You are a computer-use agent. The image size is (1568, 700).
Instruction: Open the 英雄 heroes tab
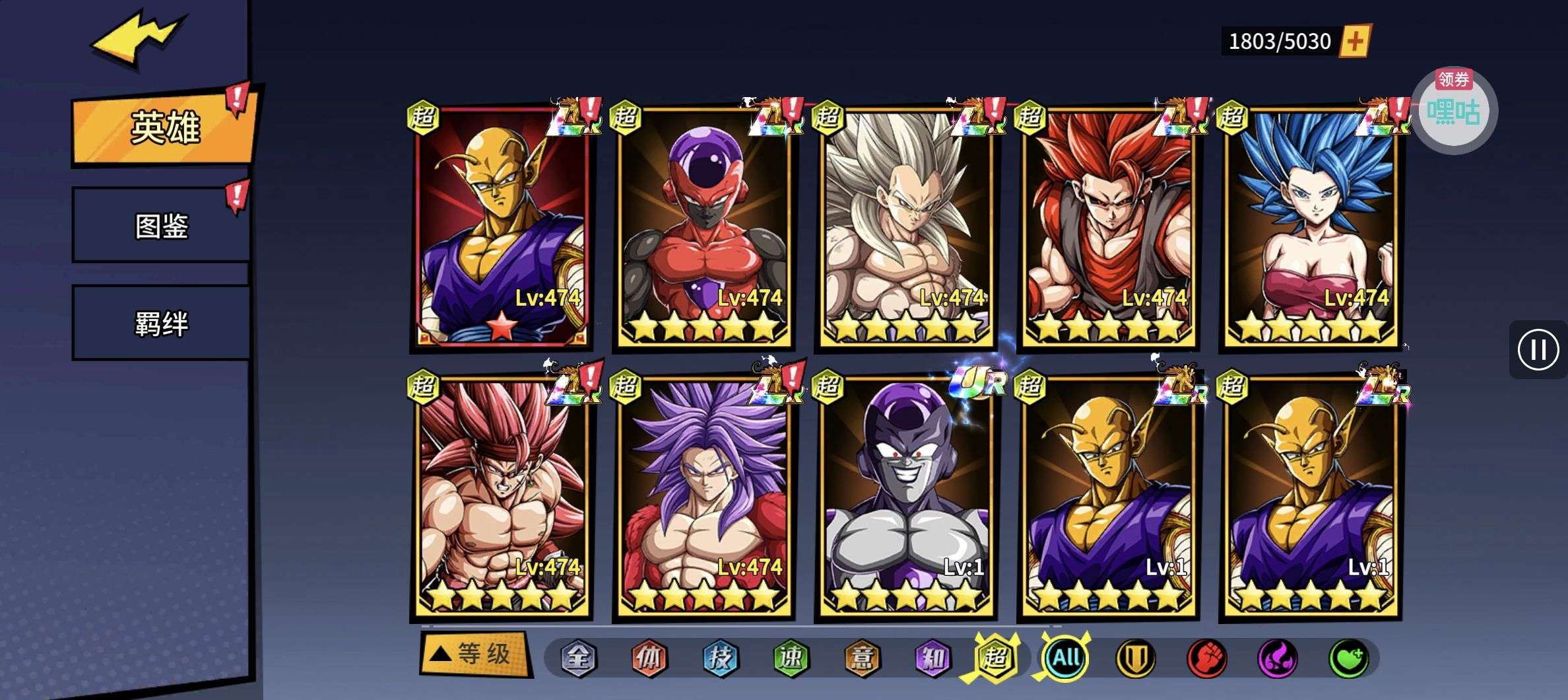coord(164,128)
